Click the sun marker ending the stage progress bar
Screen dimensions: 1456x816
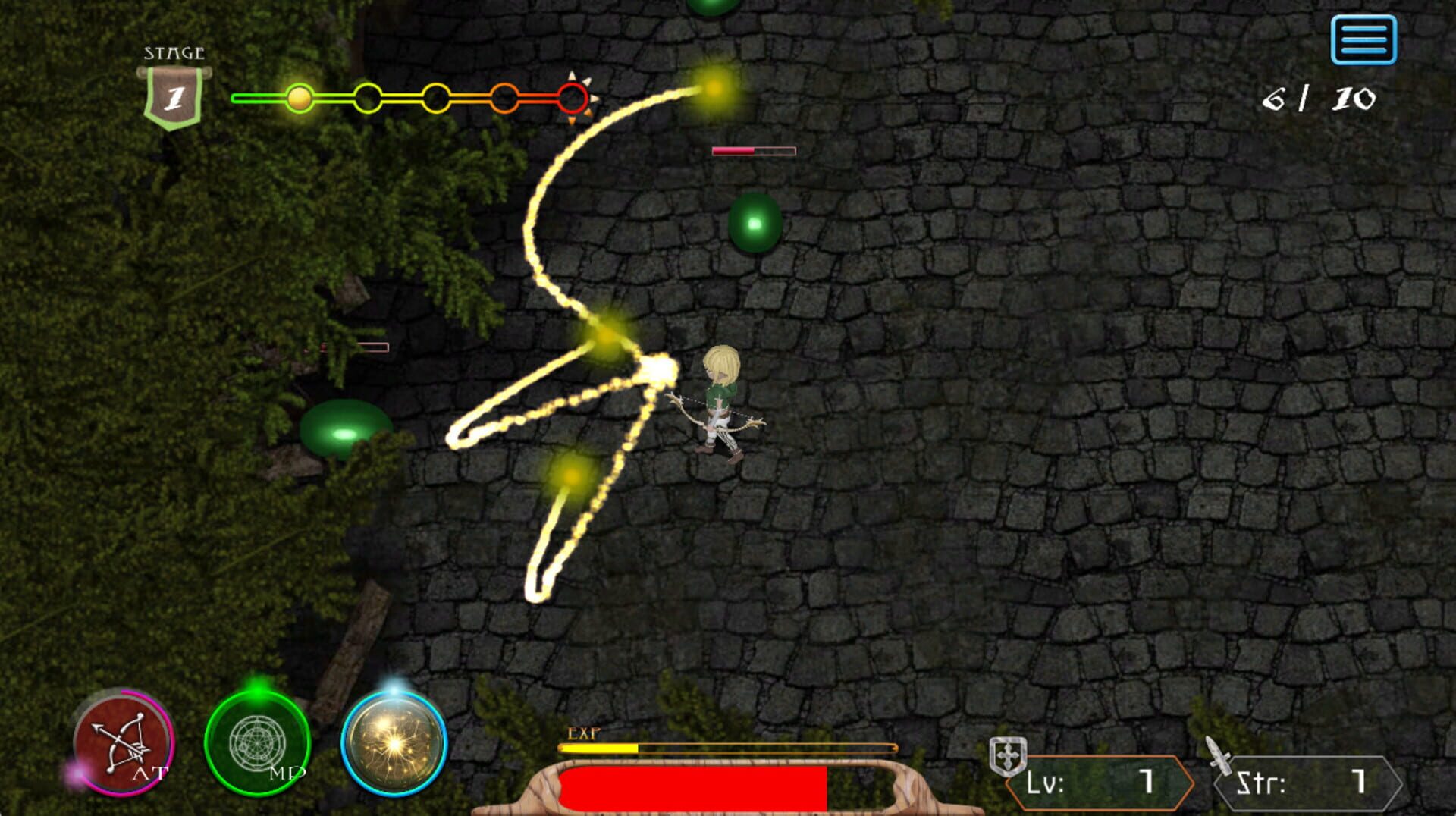575,97
